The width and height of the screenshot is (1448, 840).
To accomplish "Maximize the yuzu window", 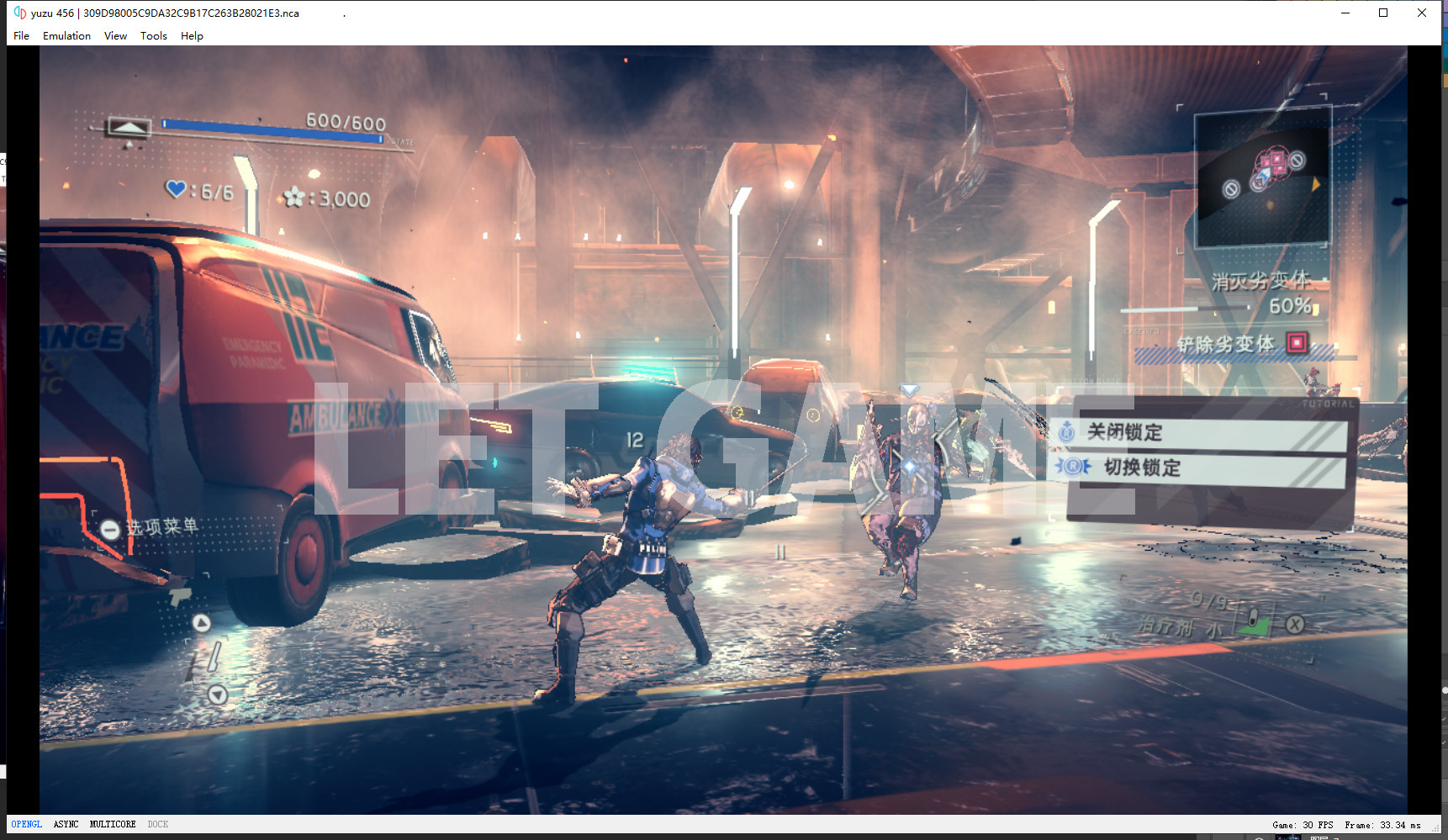I will pos(1383,13).
